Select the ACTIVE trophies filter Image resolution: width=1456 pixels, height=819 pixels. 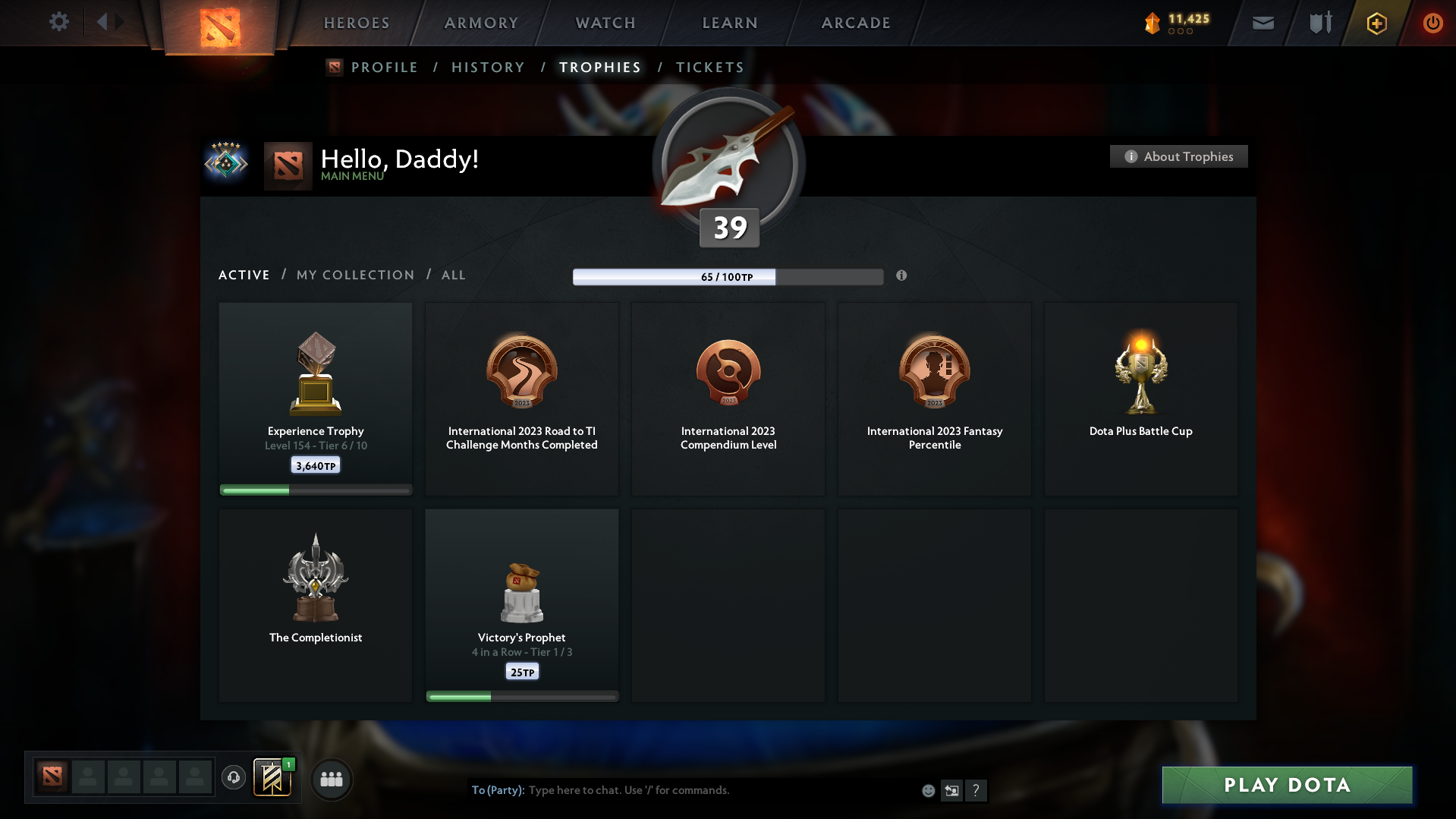coord(244,275)
